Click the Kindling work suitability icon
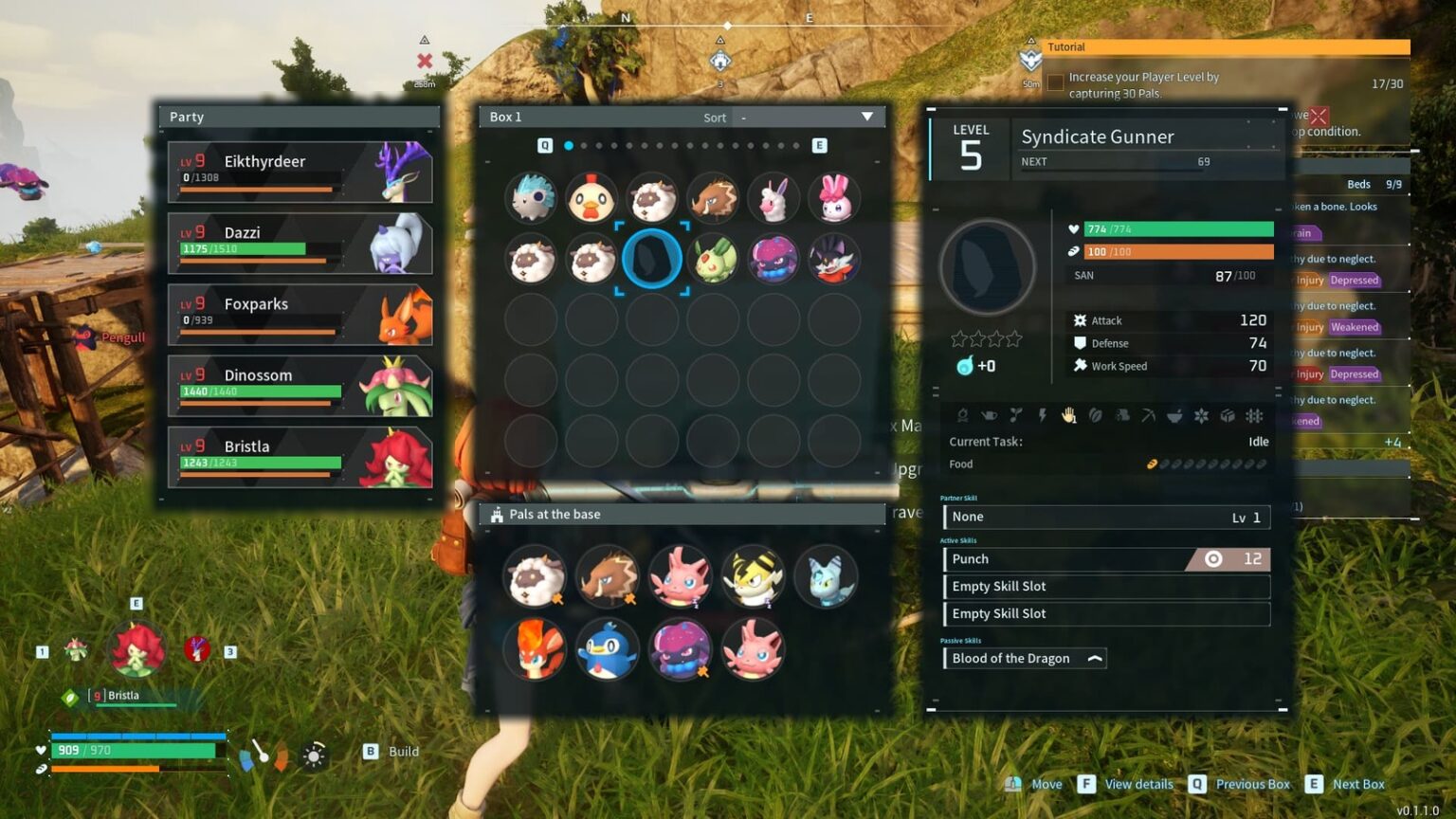1456x819 pixels. (964, 415)
